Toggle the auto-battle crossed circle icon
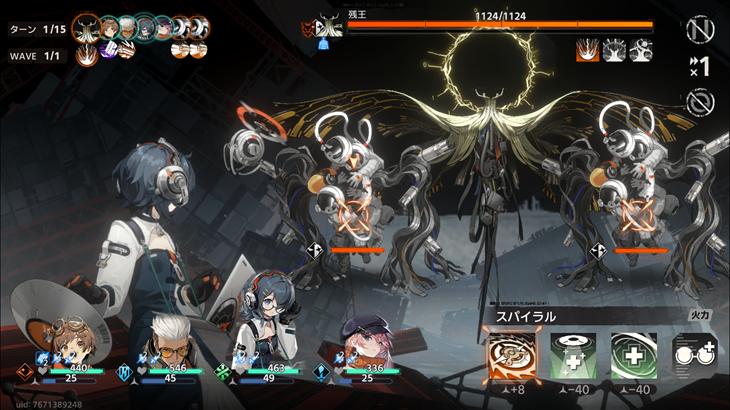This screenshot has width=730, height=410. (x=701, y=101)
